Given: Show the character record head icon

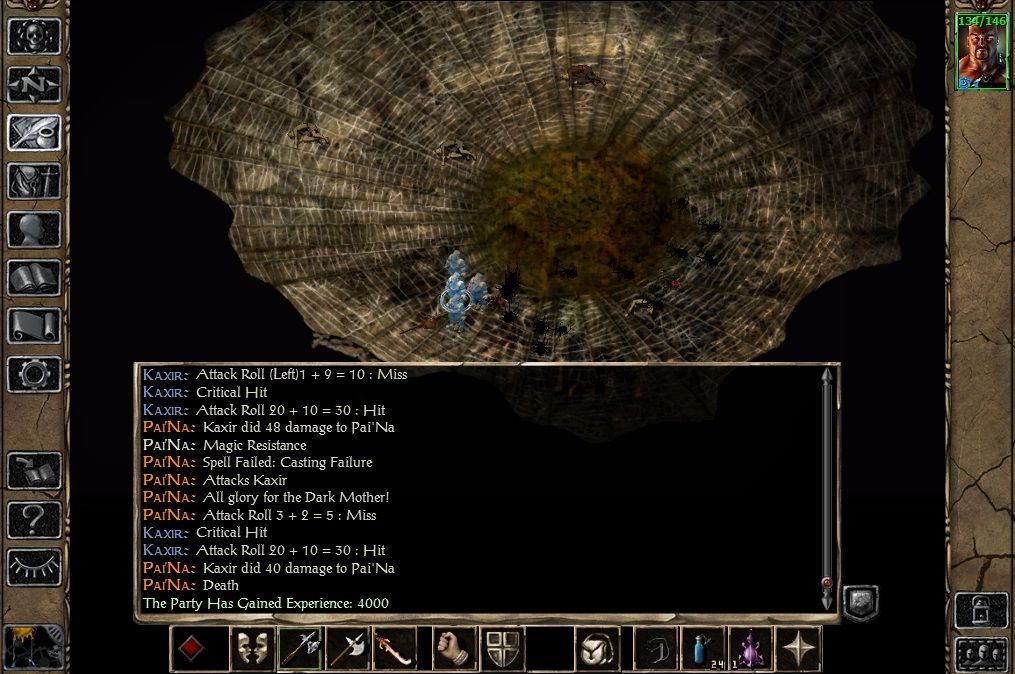Looking at the screenshot, I should point(34,229).
